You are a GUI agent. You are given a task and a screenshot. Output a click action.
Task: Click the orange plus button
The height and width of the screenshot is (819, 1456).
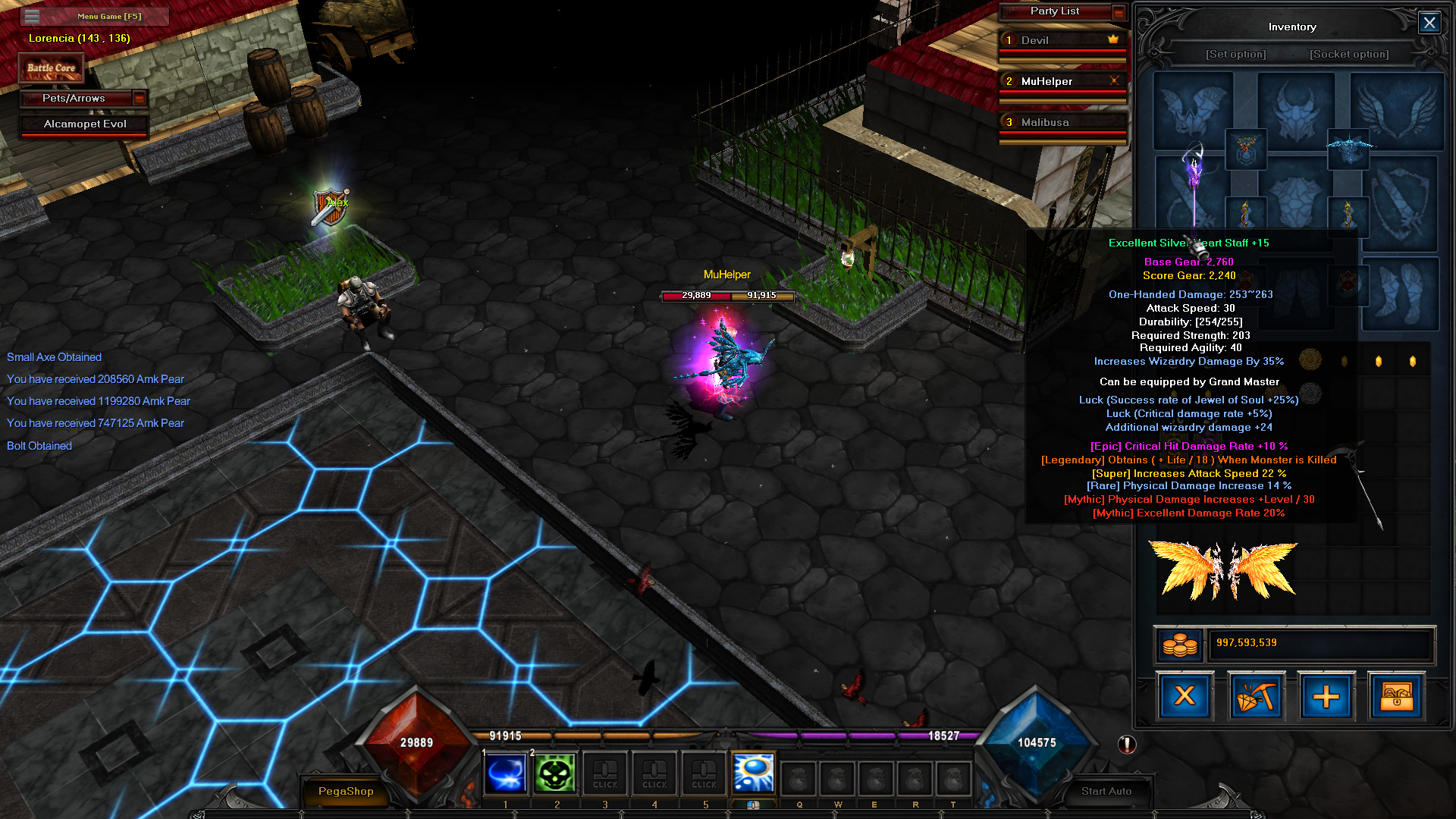pyautogui.click(x=1326, y=696)
